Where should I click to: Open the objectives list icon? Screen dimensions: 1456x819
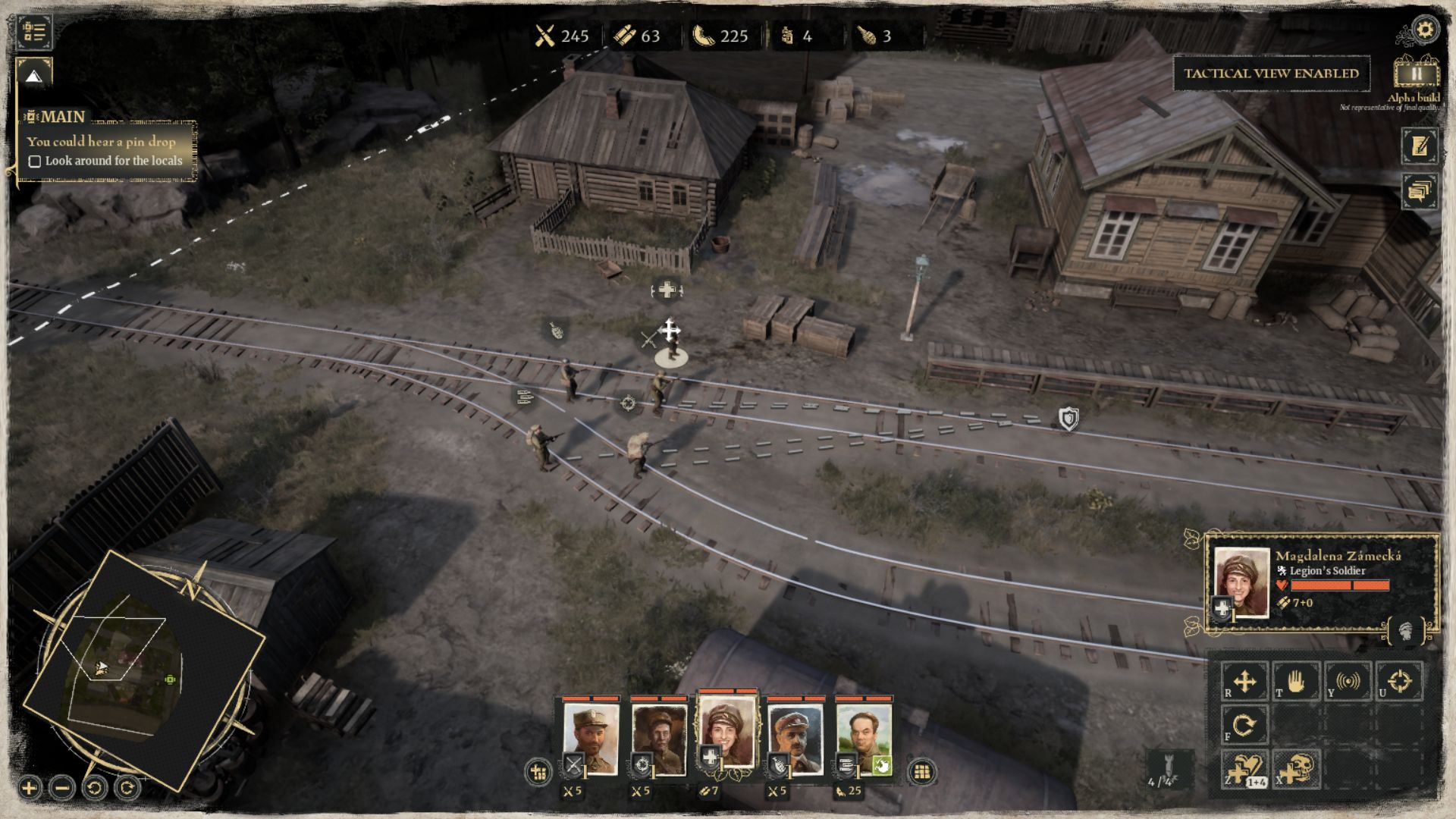click(34, 32)
